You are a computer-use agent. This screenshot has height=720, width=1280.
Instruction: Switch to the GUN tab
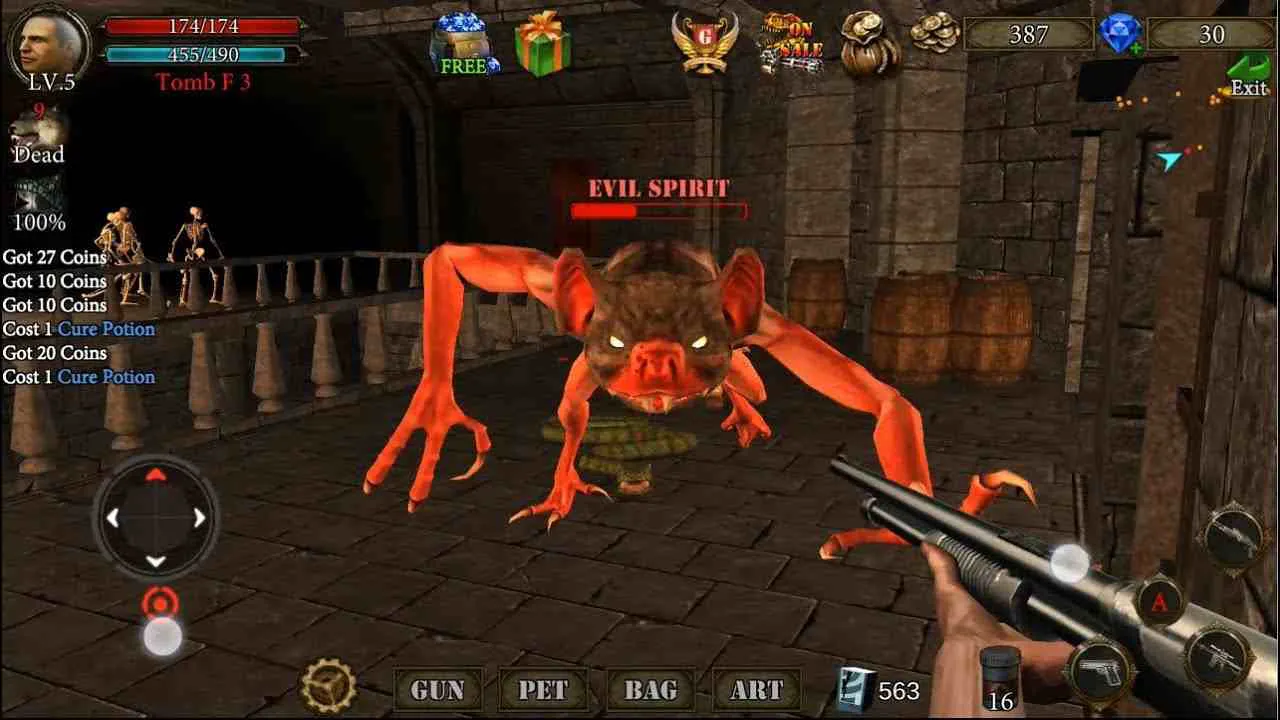click(x=437, y=689)
